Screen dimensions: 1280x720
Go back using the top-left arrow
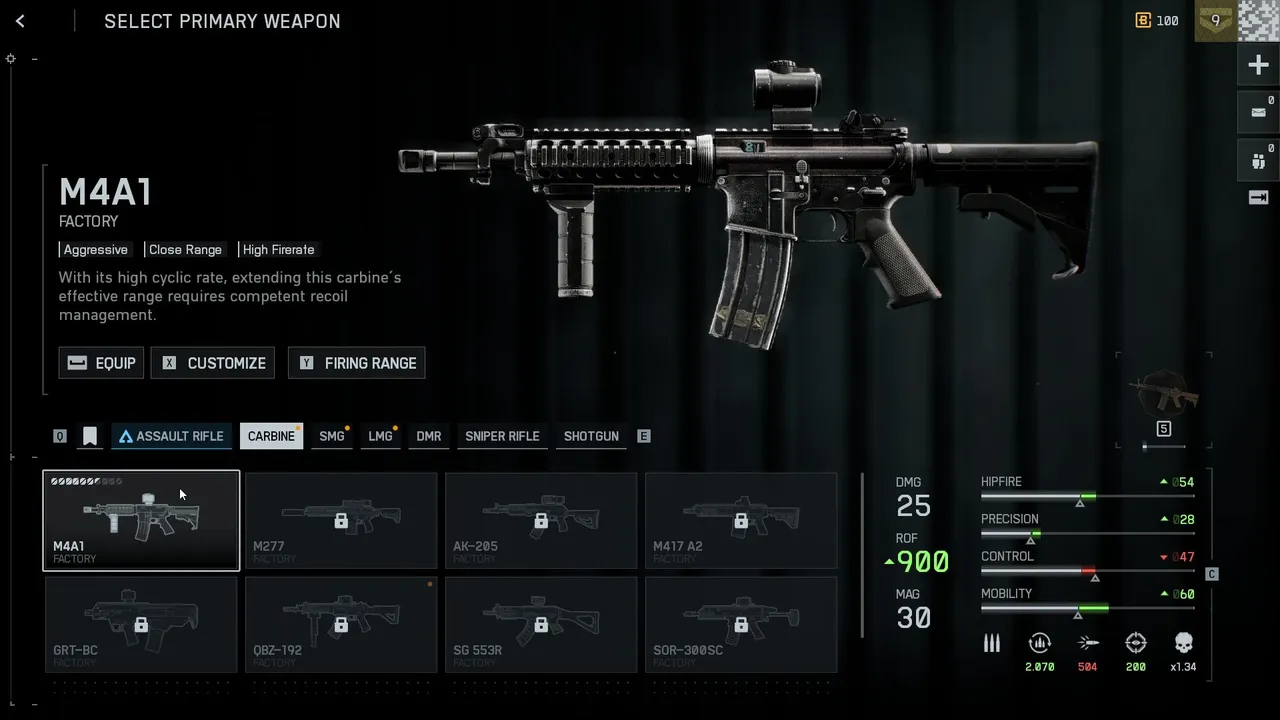pyautogui.click(x=20, y=21)
